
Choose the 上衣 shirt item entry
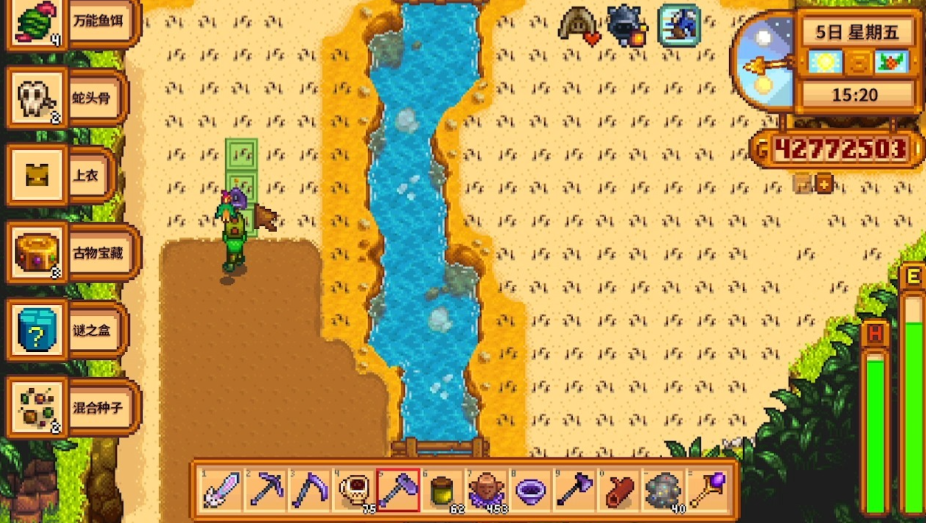[66, 175]
